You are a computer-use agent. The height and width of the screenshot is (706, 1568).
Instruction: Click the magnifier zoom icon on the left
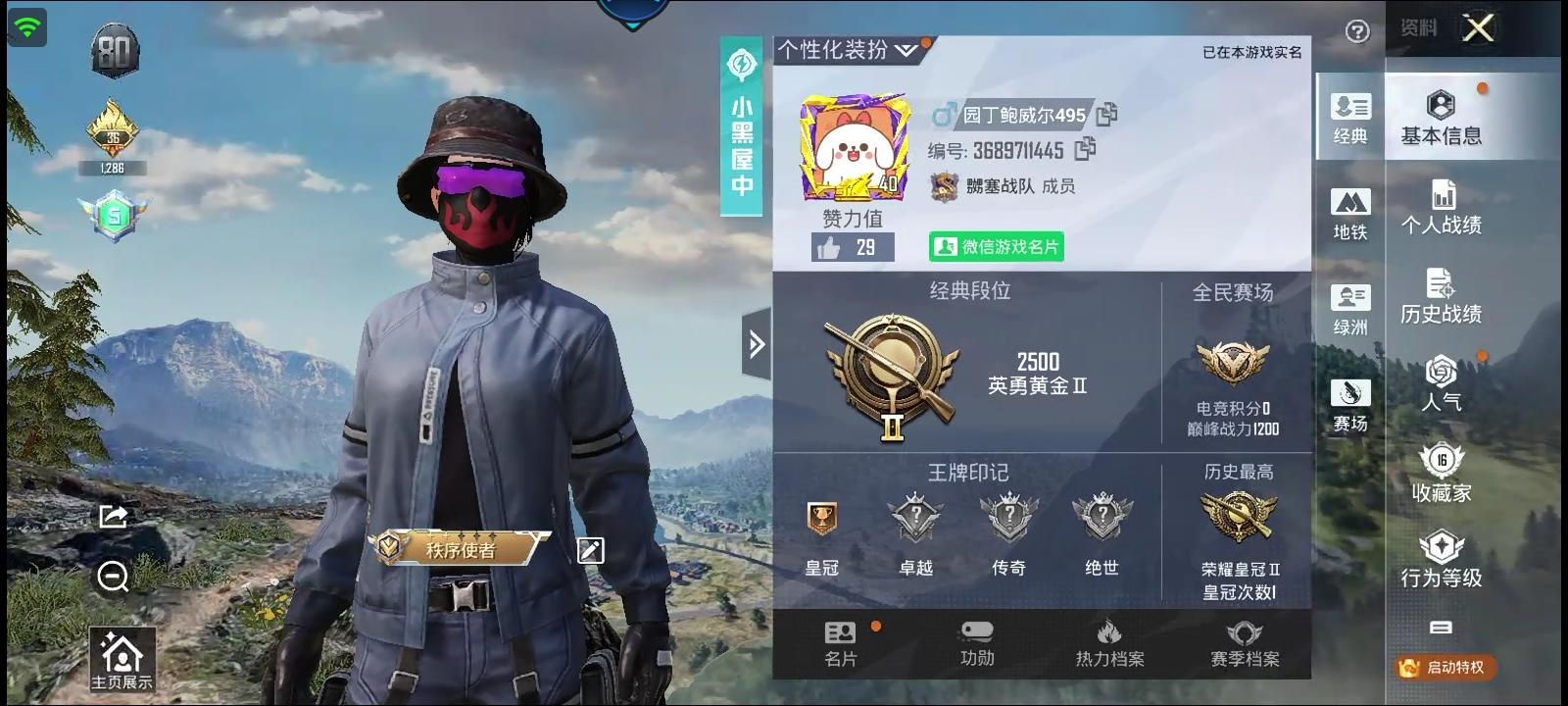pos(111,578)
